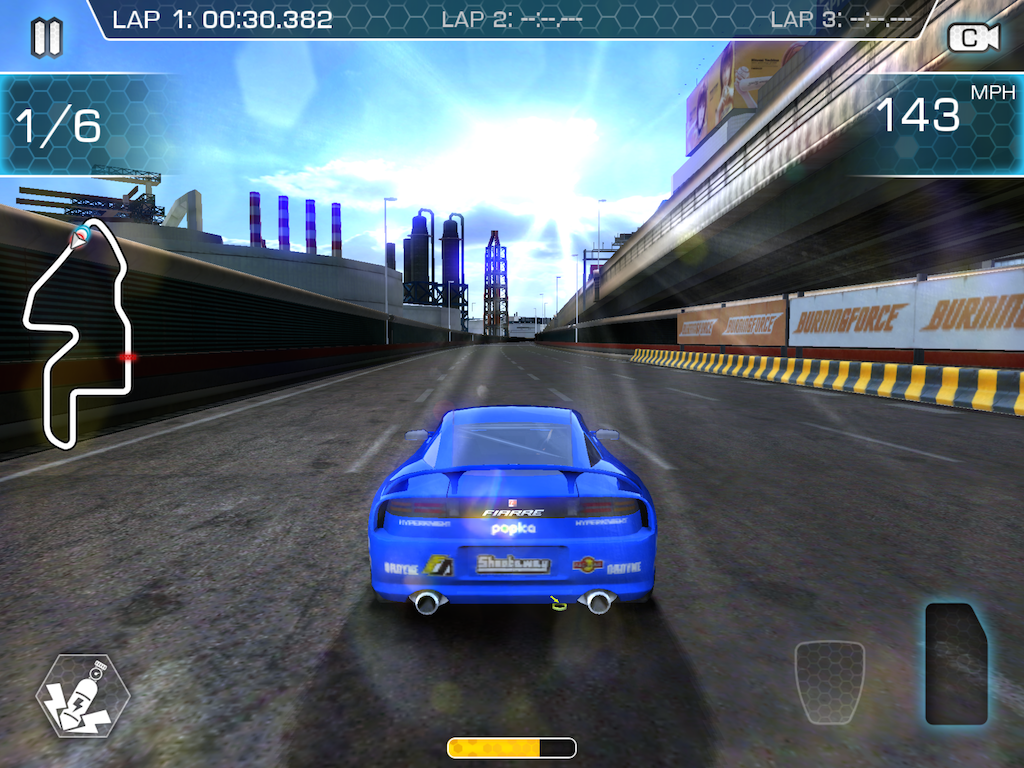
Task: Activate the nitro boost
Action: (82, 695)
